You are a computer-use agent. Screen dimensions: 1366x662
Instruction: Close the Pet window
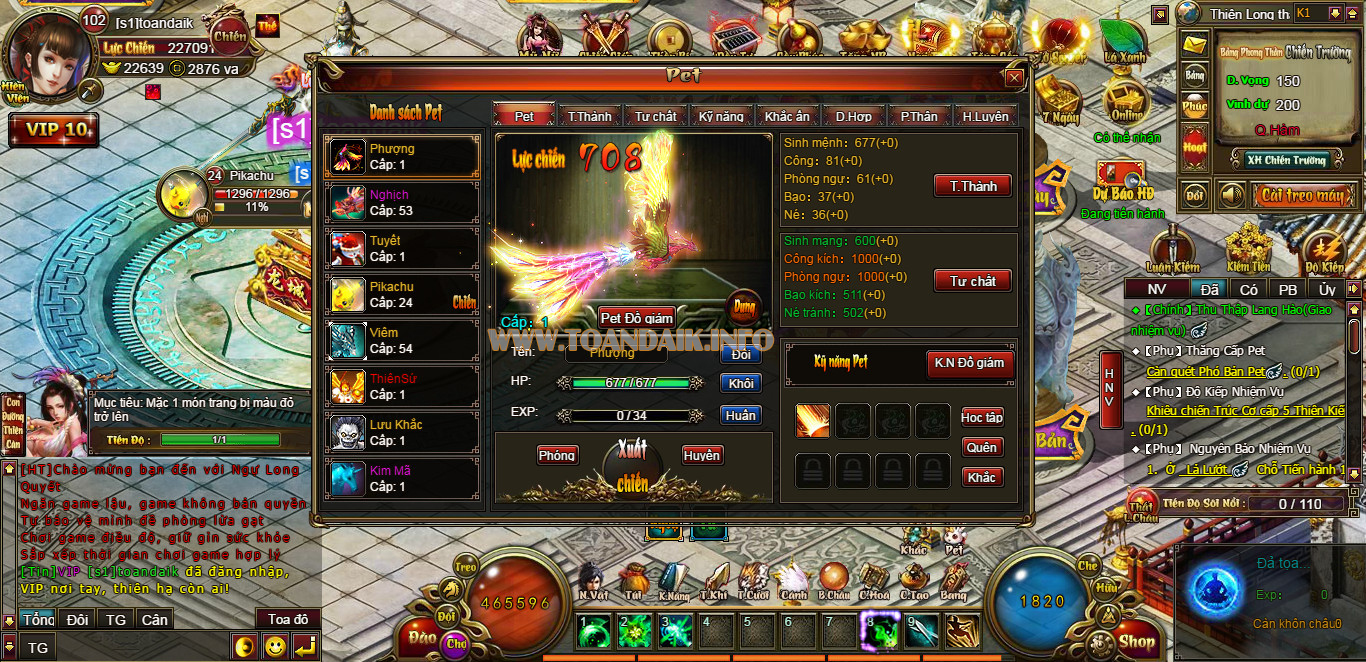1014,78
